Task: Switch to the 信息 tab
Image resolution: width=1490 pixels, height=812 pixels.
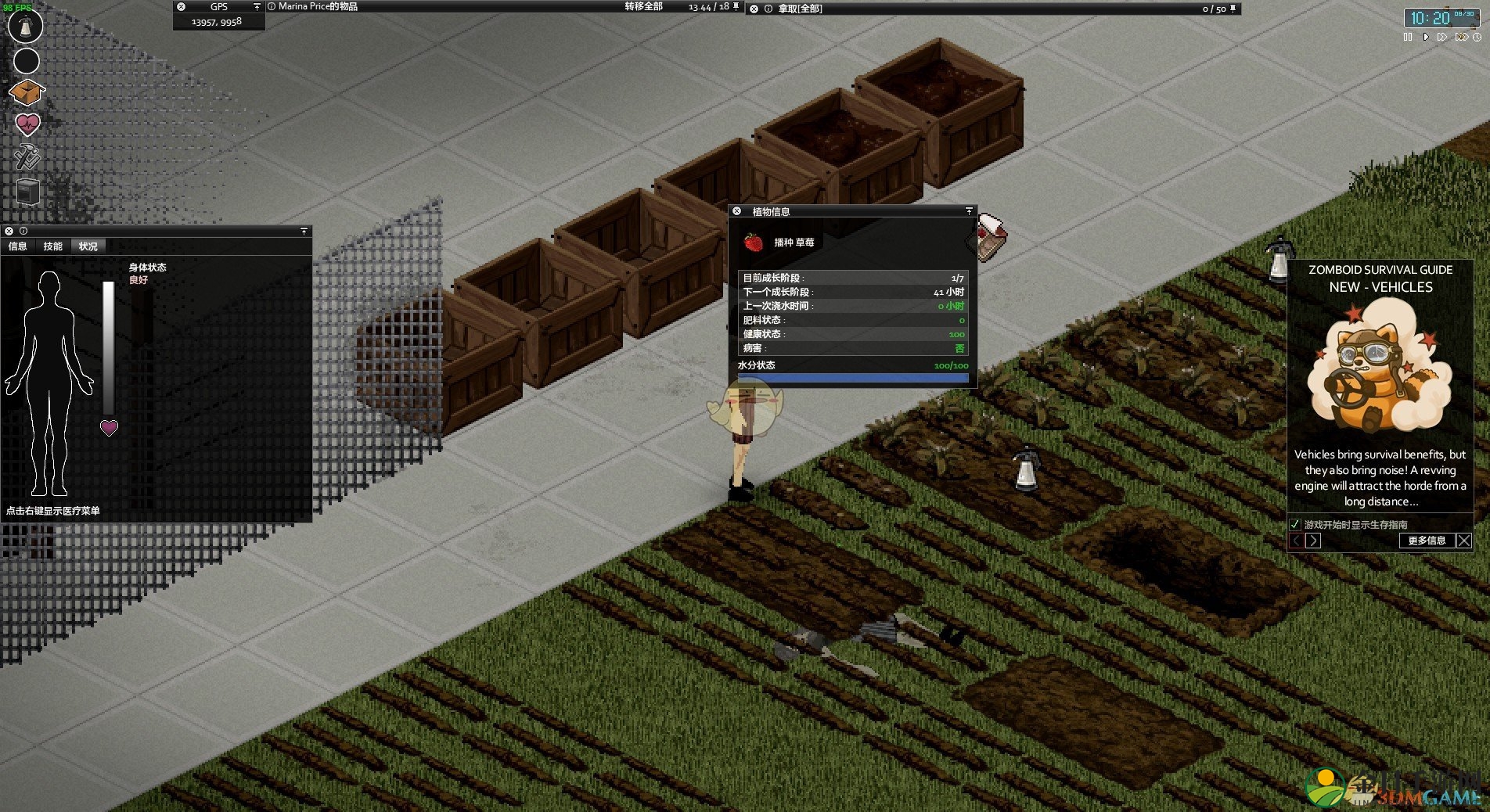Action: [x=18, y=246]
